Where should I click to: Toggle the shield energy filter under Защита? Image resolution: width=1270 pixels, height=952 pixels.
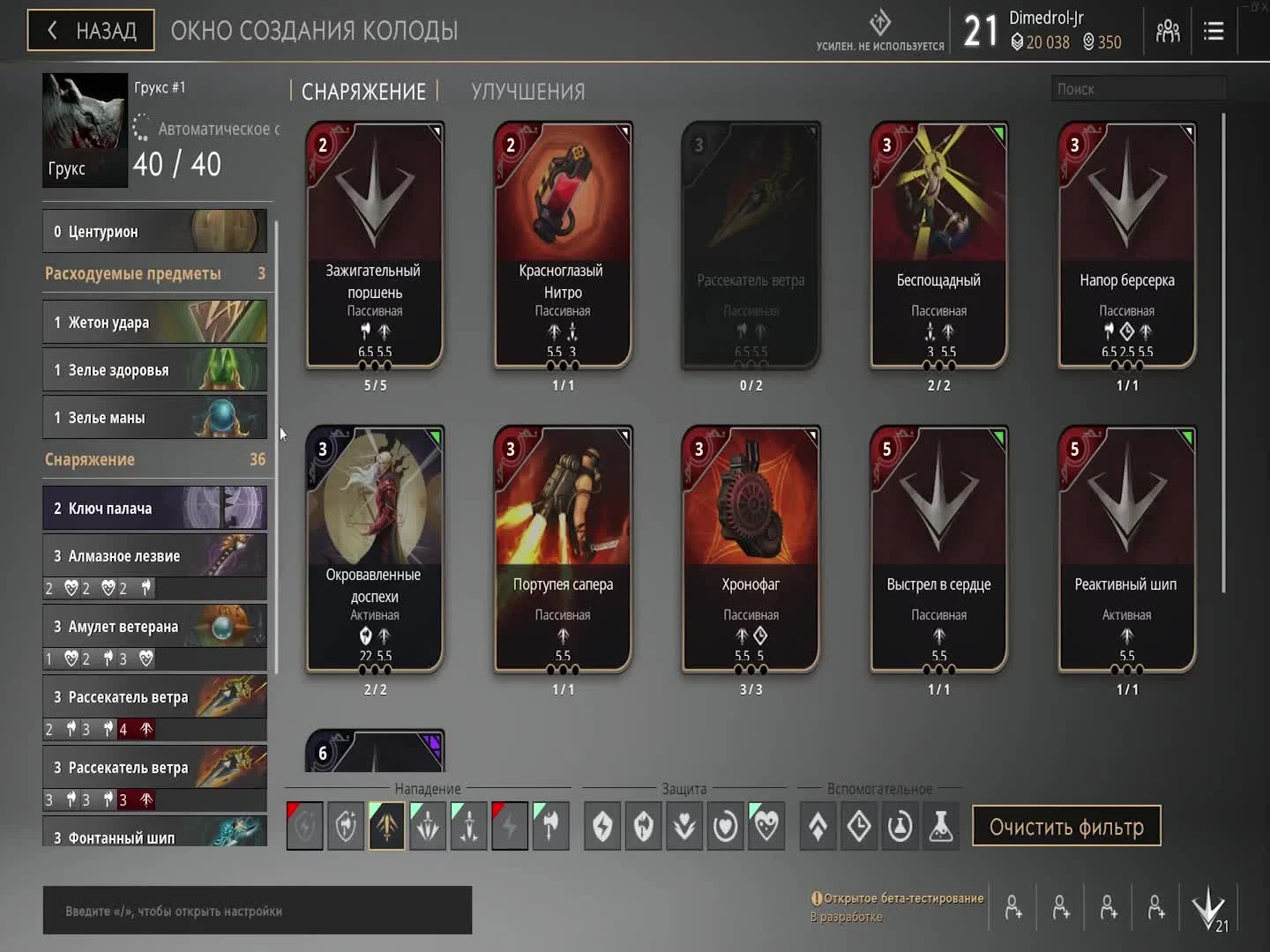click(x=602, y=826)
